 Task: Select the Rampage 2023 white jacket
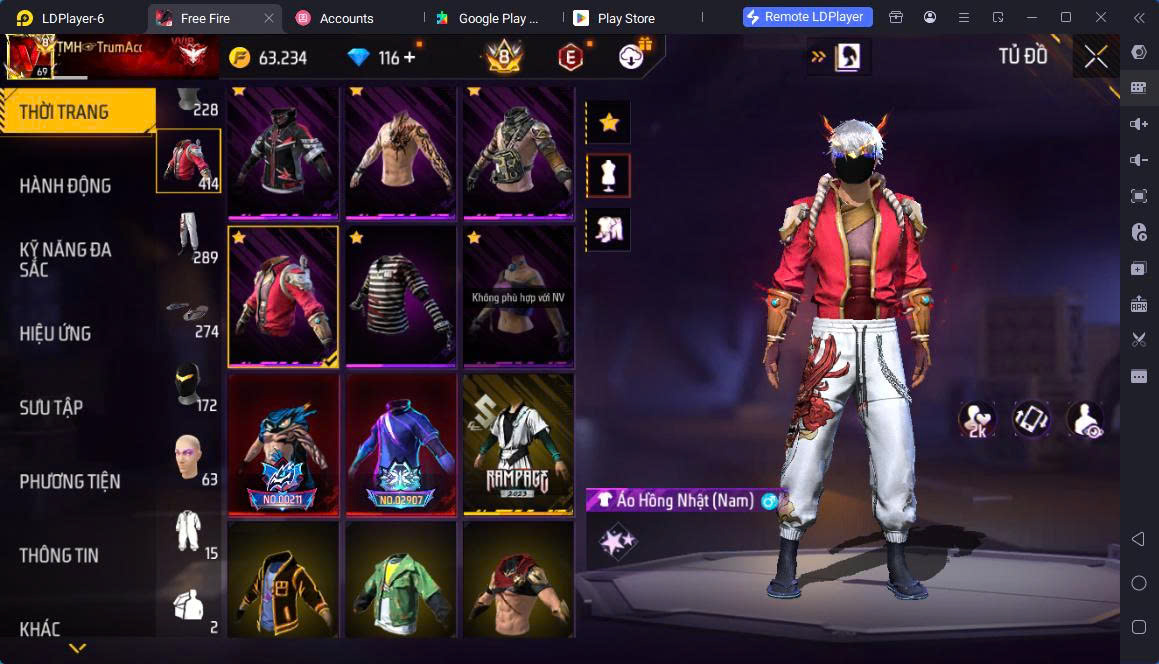pyautogui.click(x=518, y=444)
